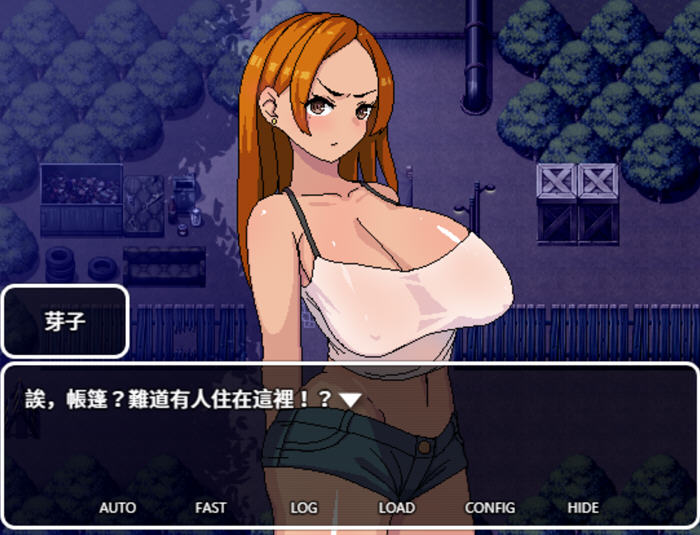The width and height of the screenshot is (700, 535).
Task: Open the LOAD game menu
Action: 396,507
